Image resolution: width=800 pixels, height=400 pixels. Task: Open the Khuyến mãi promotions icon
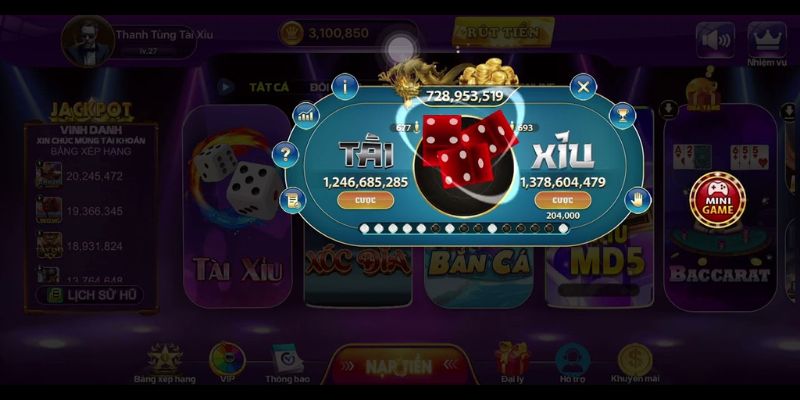634,364
